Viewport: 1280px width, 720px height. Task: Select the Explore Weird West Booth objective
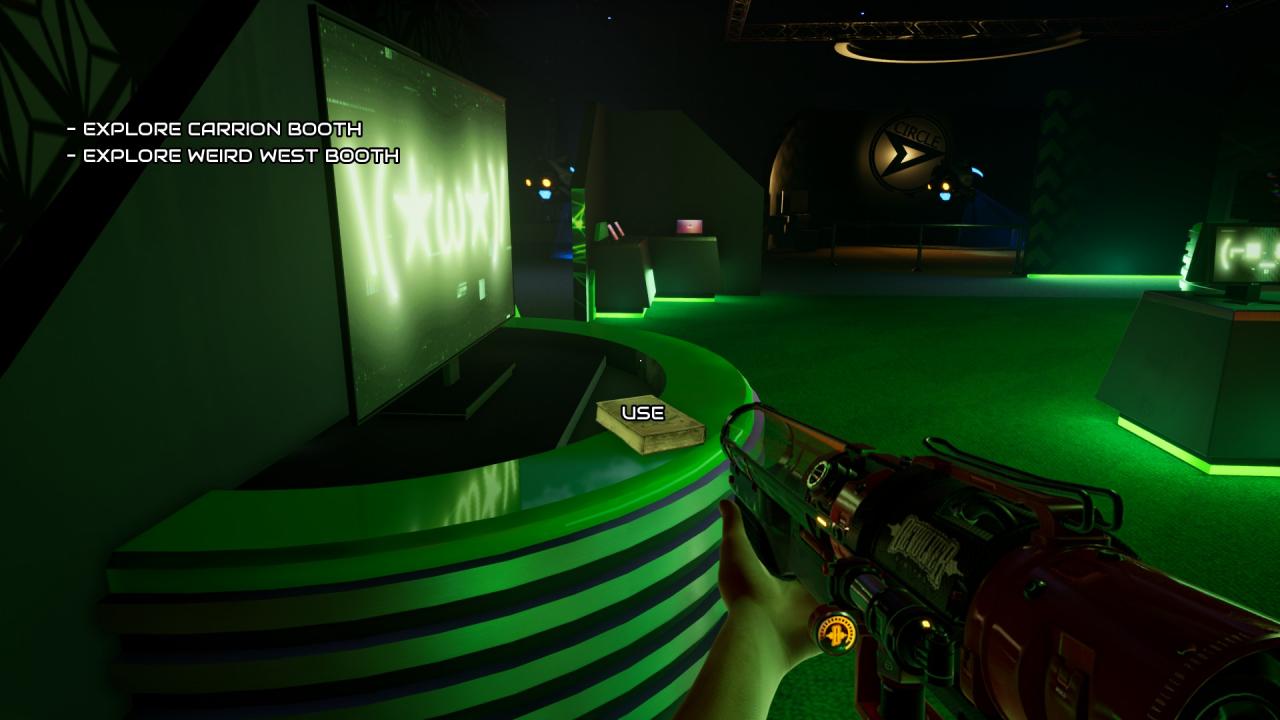pos(233,156)
